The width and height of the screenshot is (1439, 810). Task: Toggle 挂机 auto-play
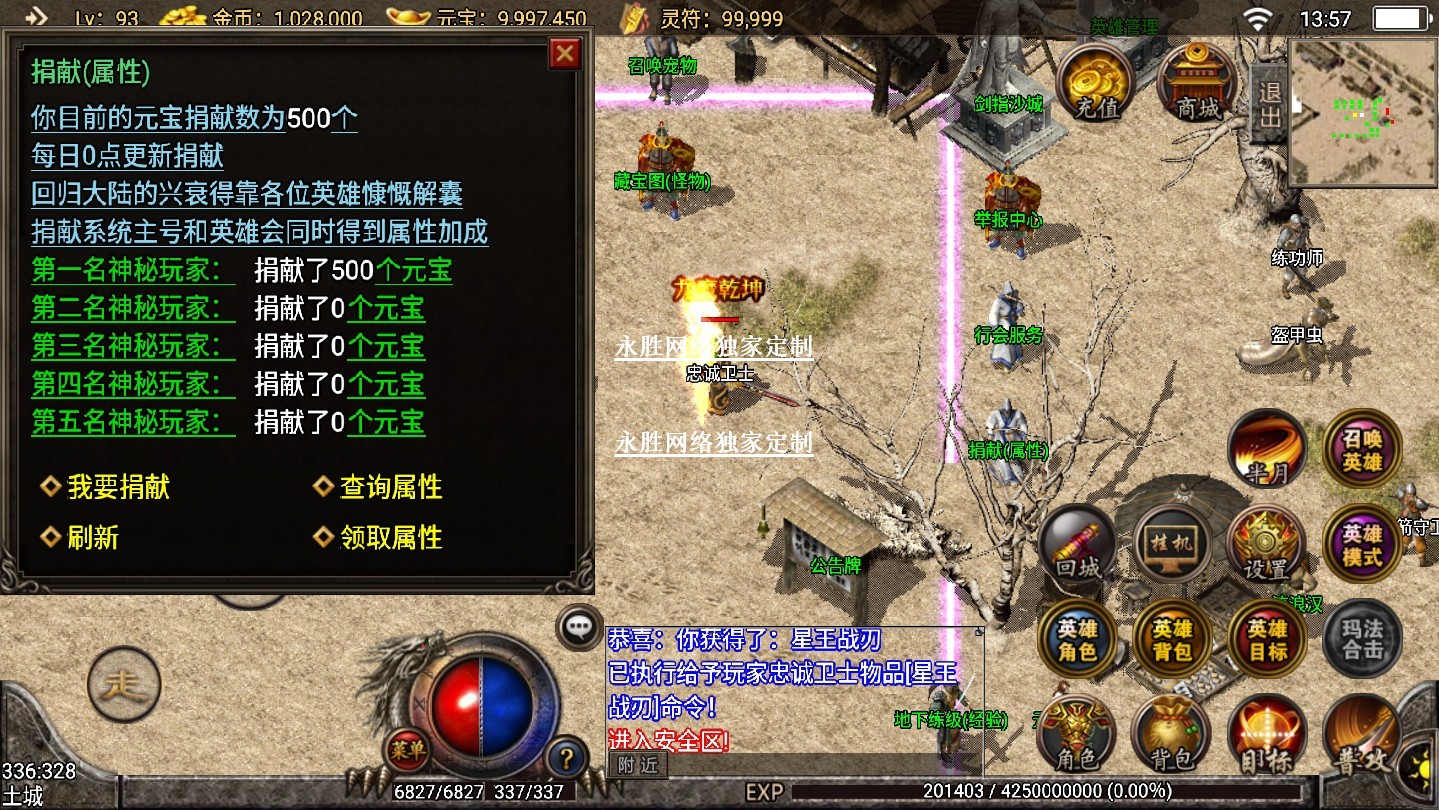coord(1171,545)
